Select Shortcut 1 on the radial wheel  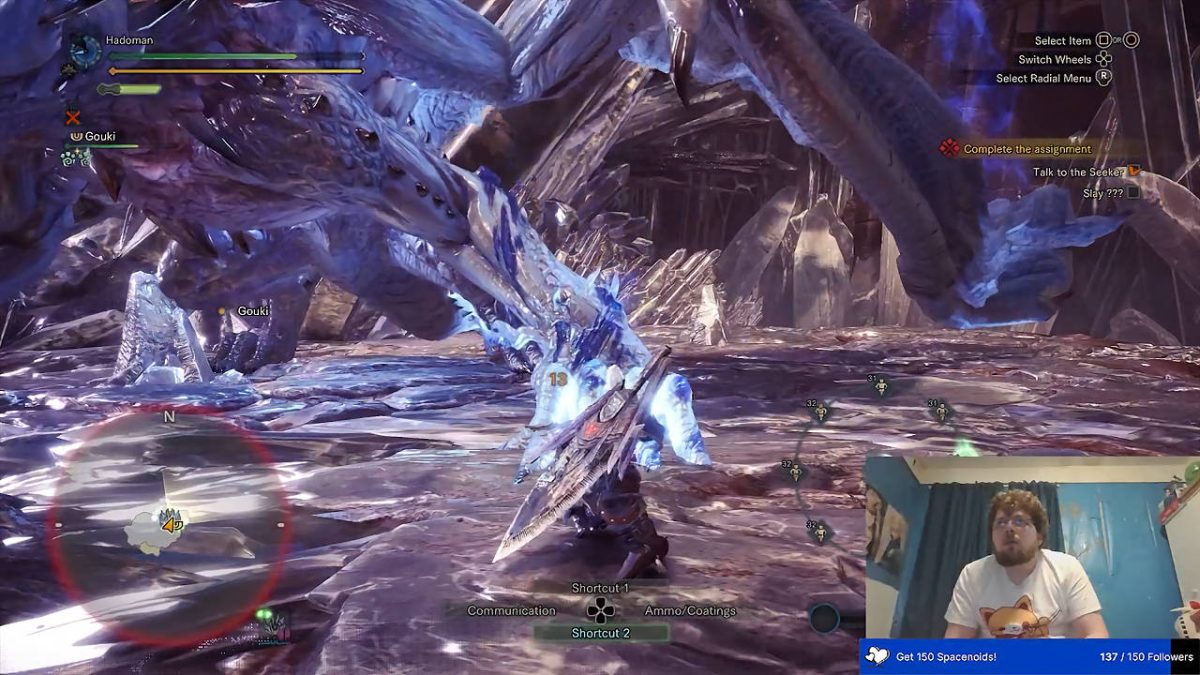point(600,588)
